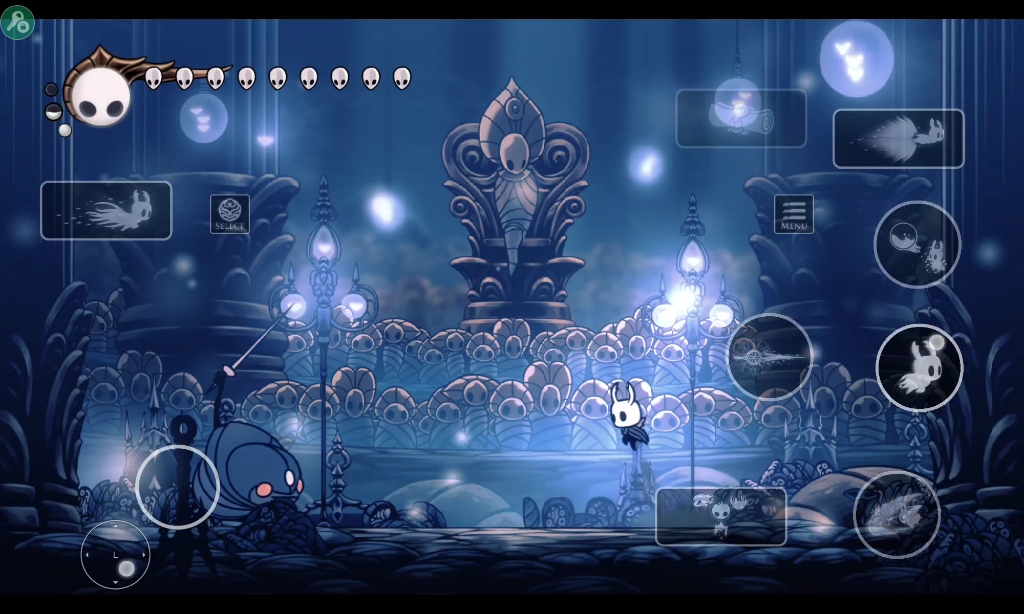Tap the up-arrow circle button
Viewport: 1024px width, 614px height.
pos(177,487)
